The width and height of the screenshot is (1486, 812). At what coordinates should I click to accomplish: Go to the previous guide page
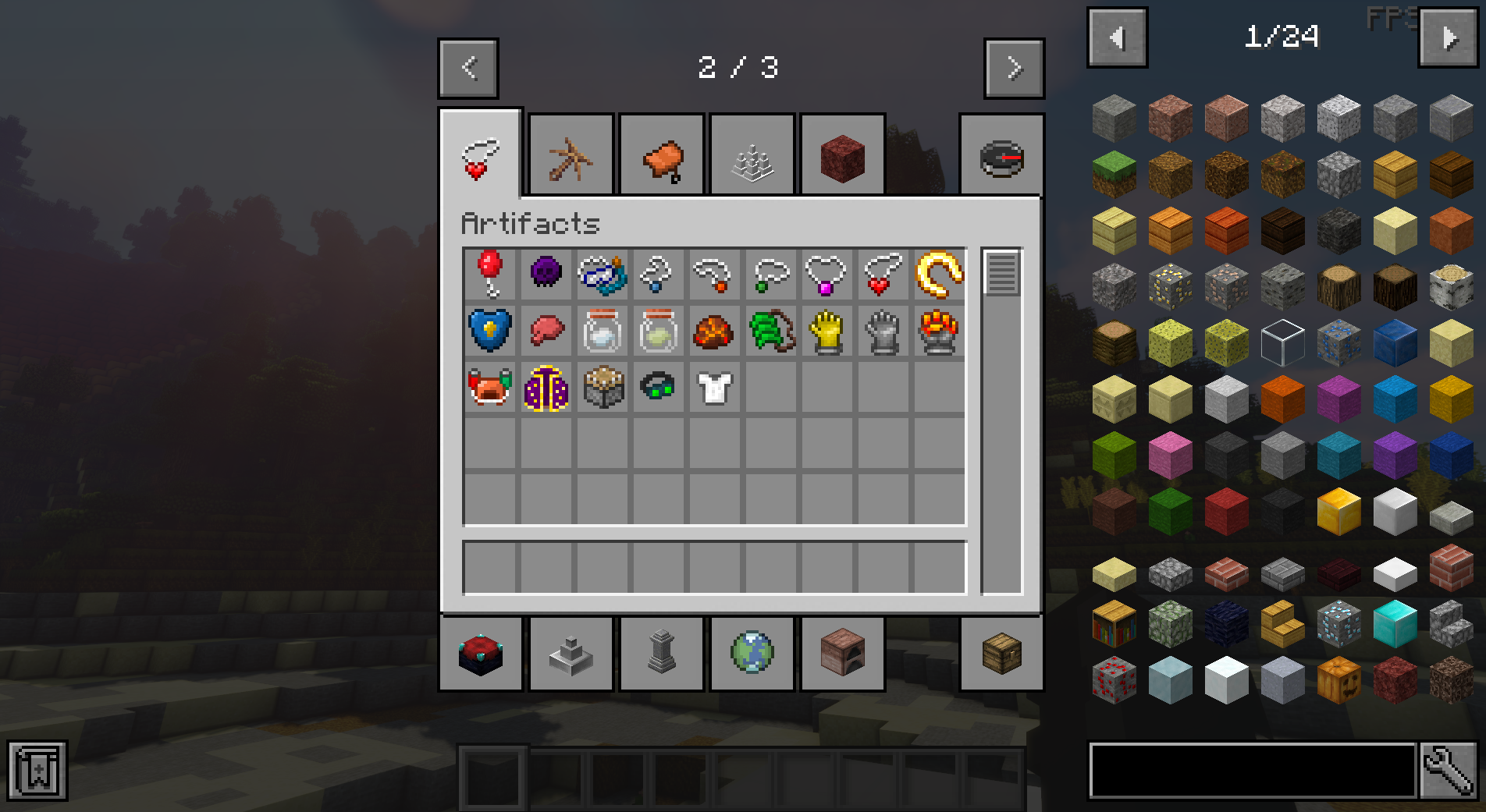tap(467, 68)
